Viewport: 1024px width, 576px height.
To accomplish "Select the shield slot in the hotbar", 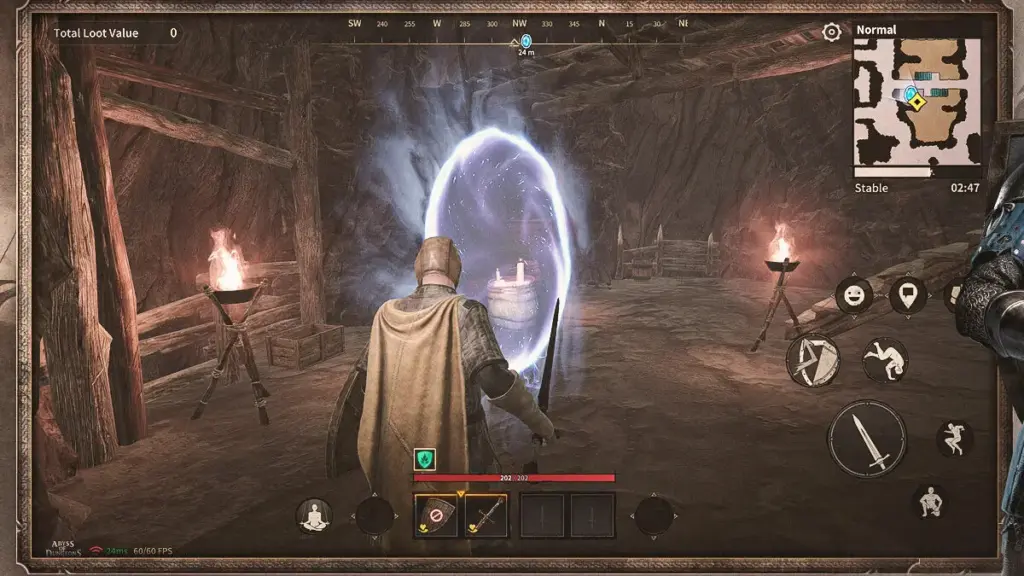I will [x=436, y=516].
